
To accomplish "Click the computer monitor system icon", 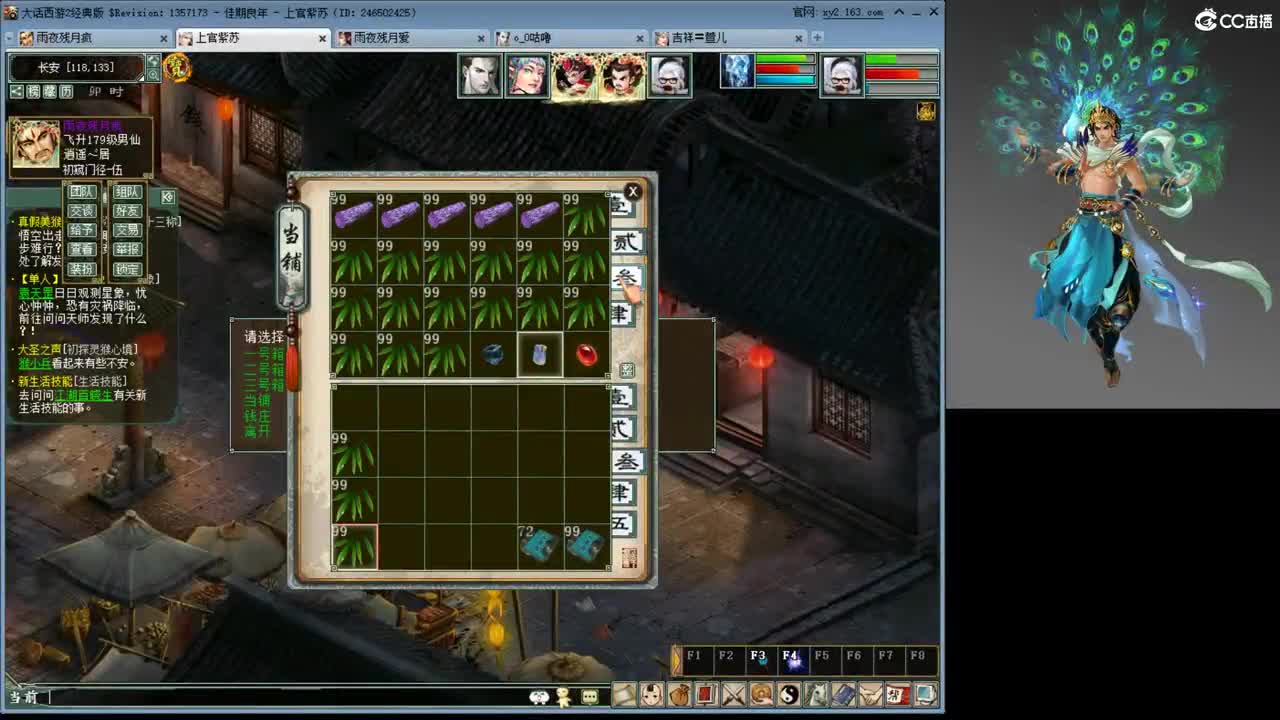I will [923, 697].
